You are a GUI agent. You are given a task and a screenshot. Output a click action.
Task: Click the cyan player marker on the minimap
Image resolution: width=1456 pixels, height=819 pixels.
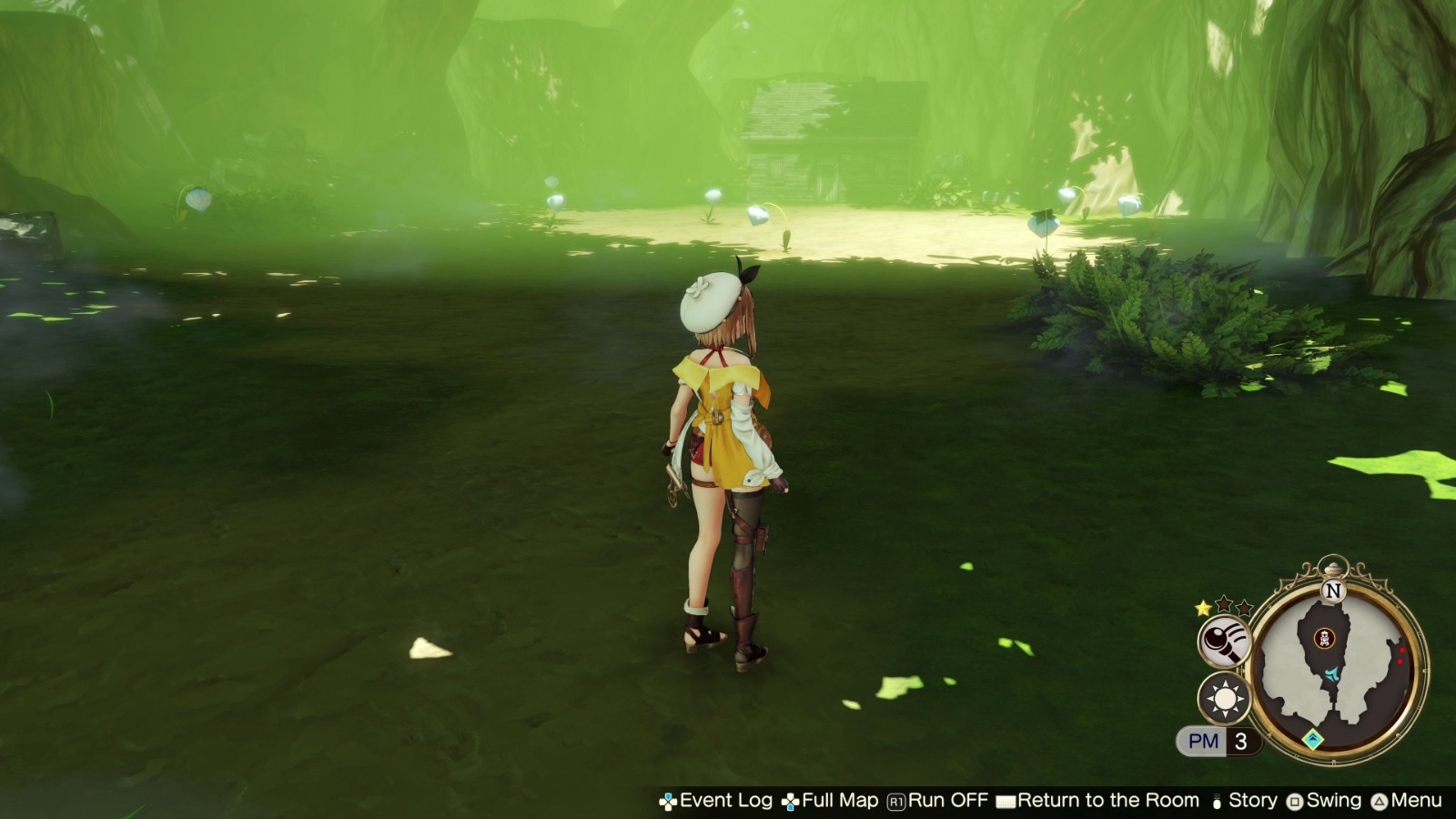pos(1331,675)
